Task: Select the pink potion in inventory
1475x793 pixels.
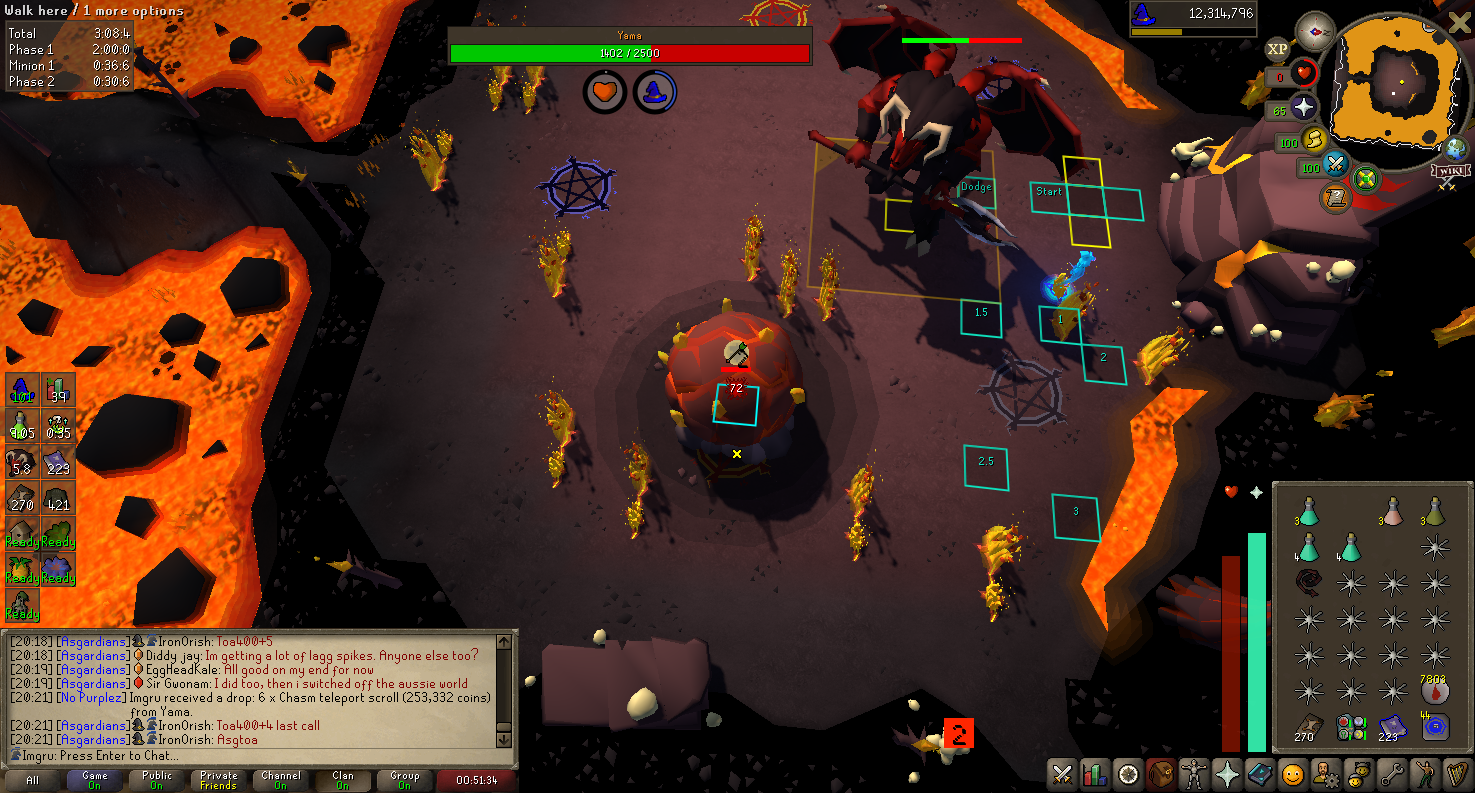Action: (1392, 514)
